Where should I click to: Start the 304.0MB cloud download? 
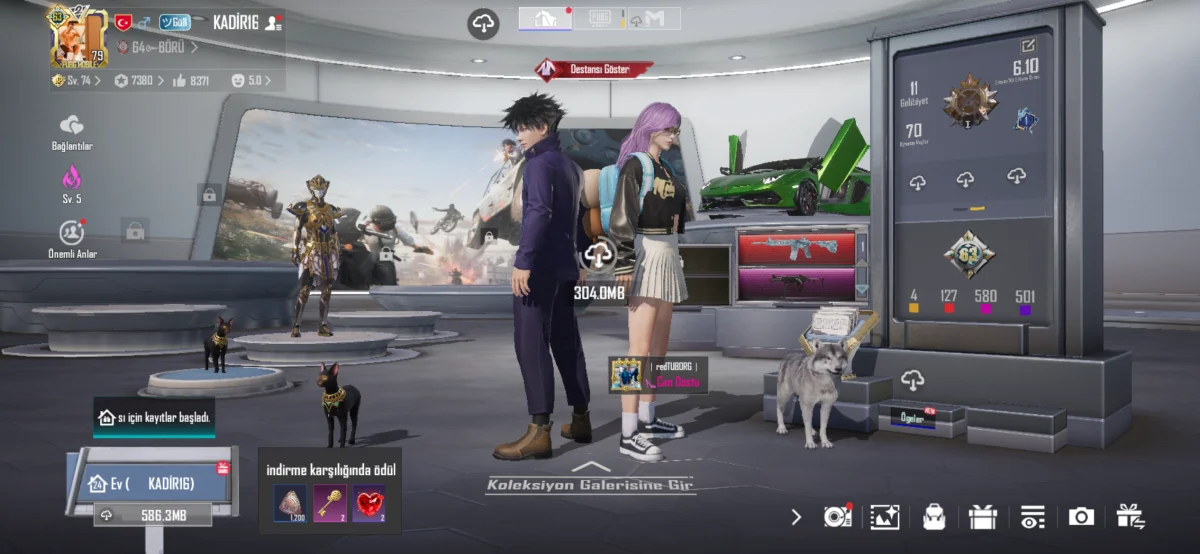pyautogui.click(x=598, y=256)
